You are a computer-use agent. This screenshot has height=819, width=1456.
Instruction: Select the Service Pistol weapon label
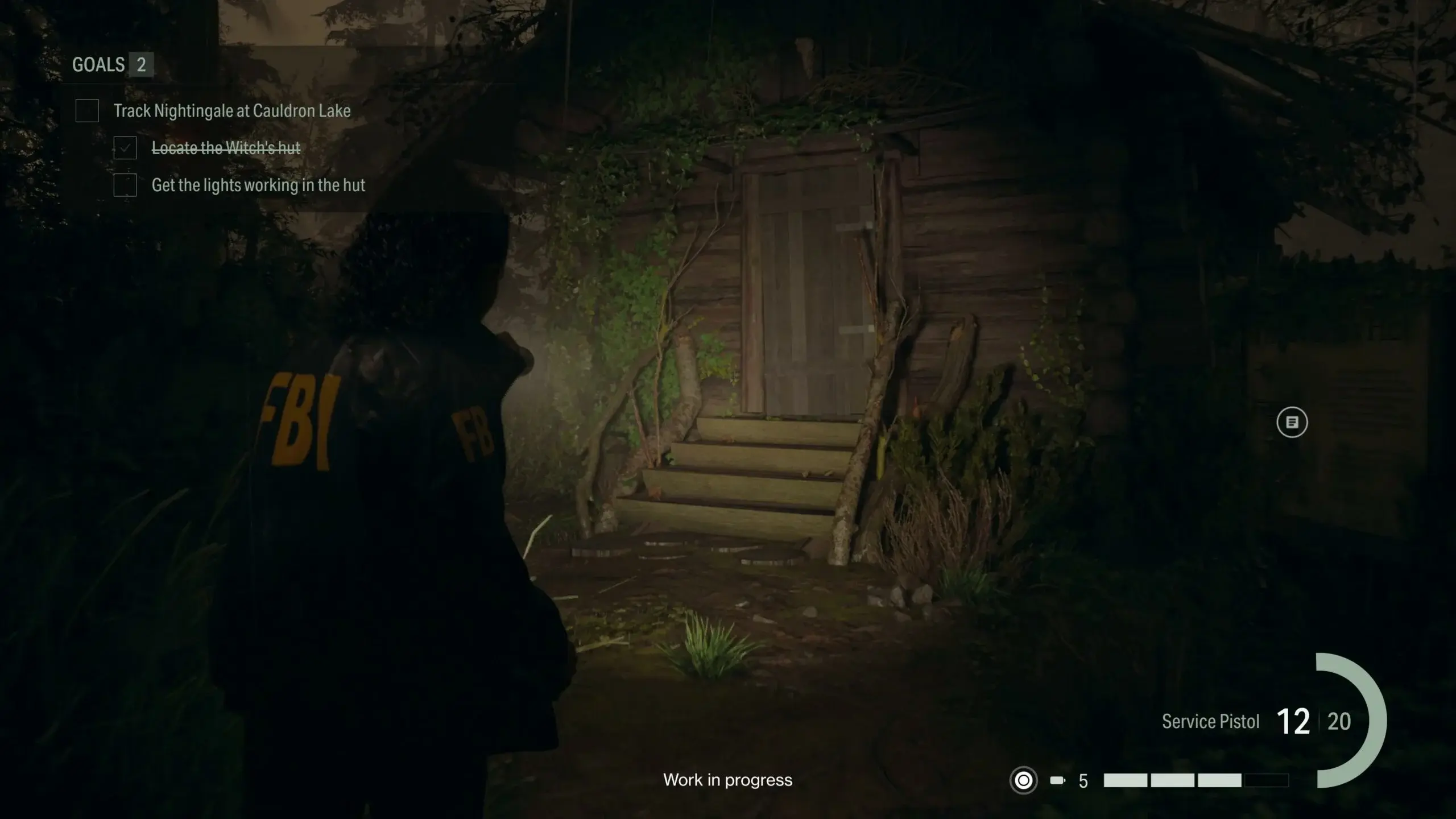(1210, 722)
